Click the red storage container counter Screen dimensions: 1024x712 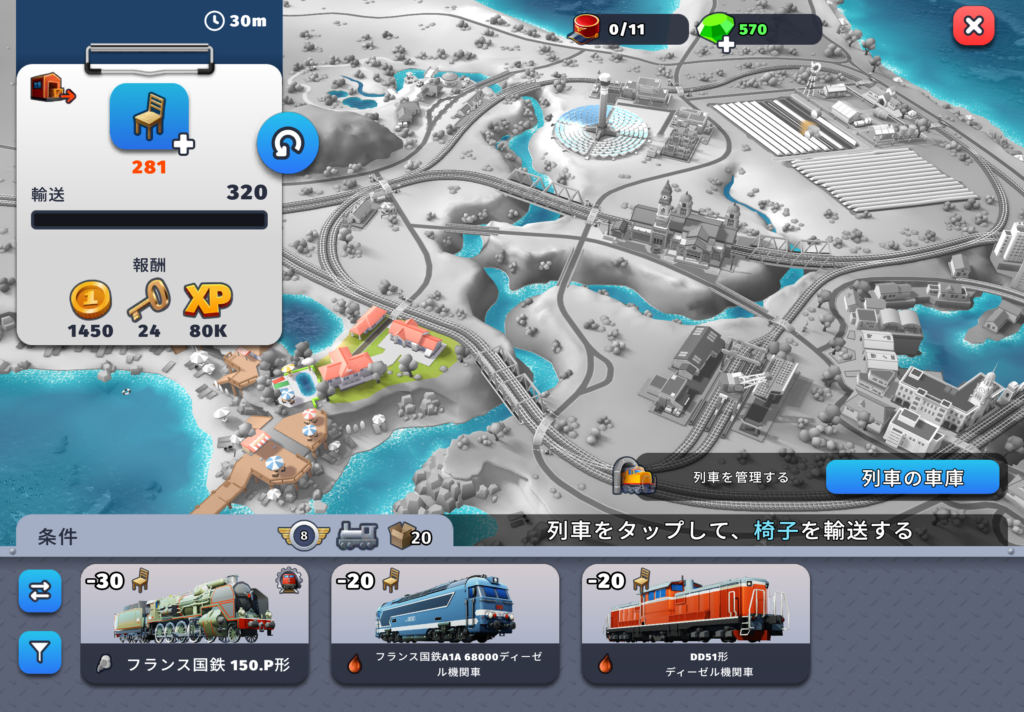pyautogui.click(x=628, y=29)
